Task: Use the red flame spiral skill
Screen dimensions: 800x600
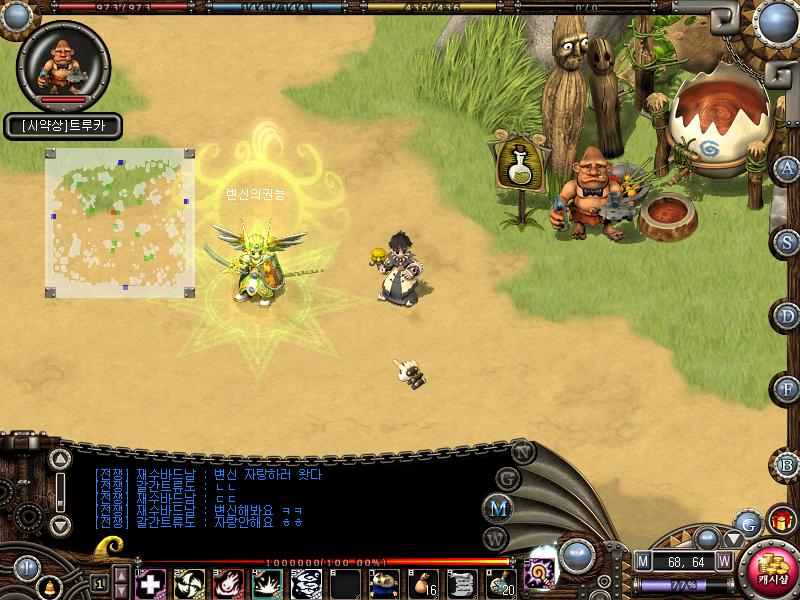Action: pos(229,582)
